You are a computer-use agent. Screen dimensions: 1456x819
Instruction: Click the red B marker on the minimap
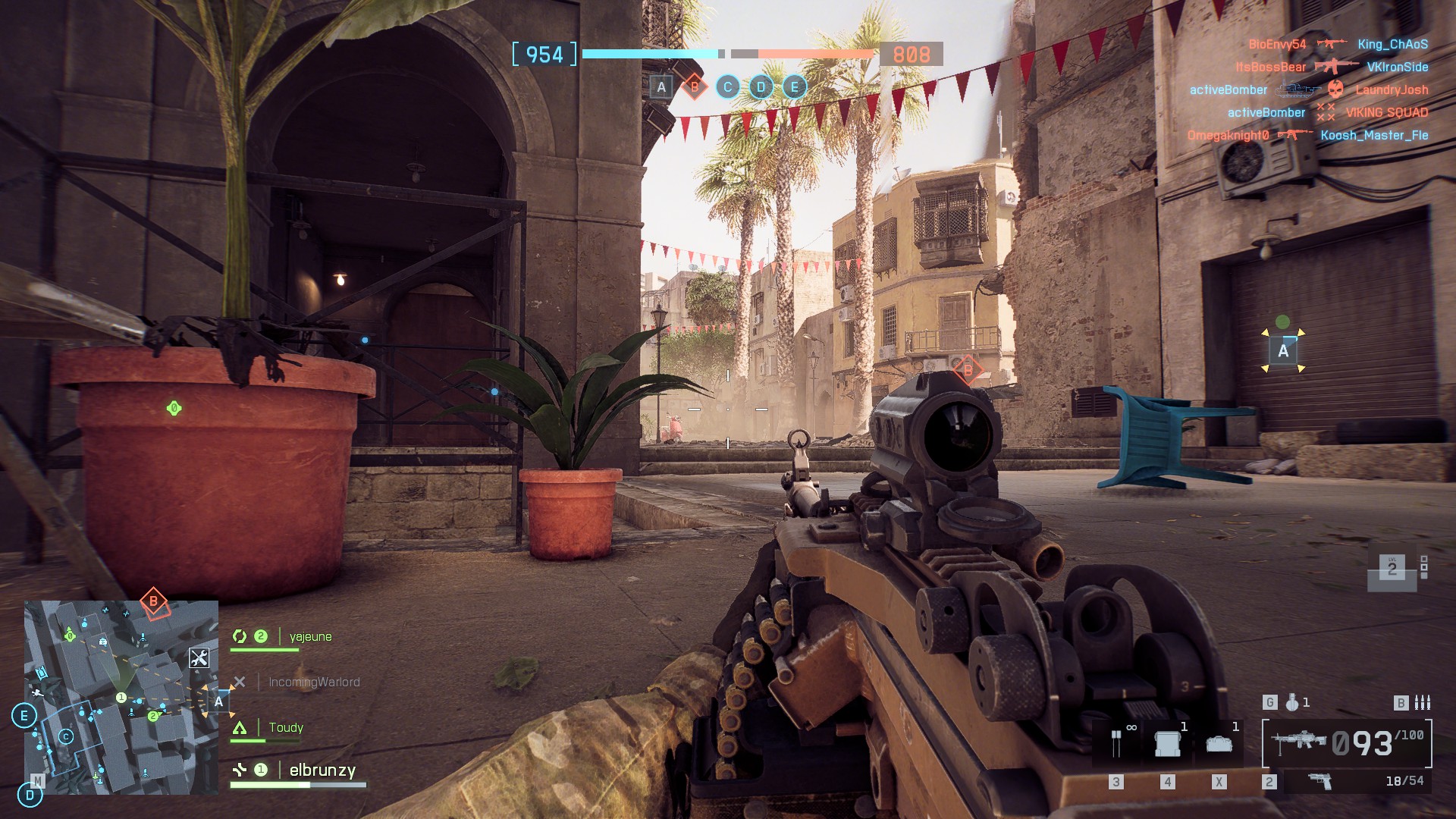point(153,602)
